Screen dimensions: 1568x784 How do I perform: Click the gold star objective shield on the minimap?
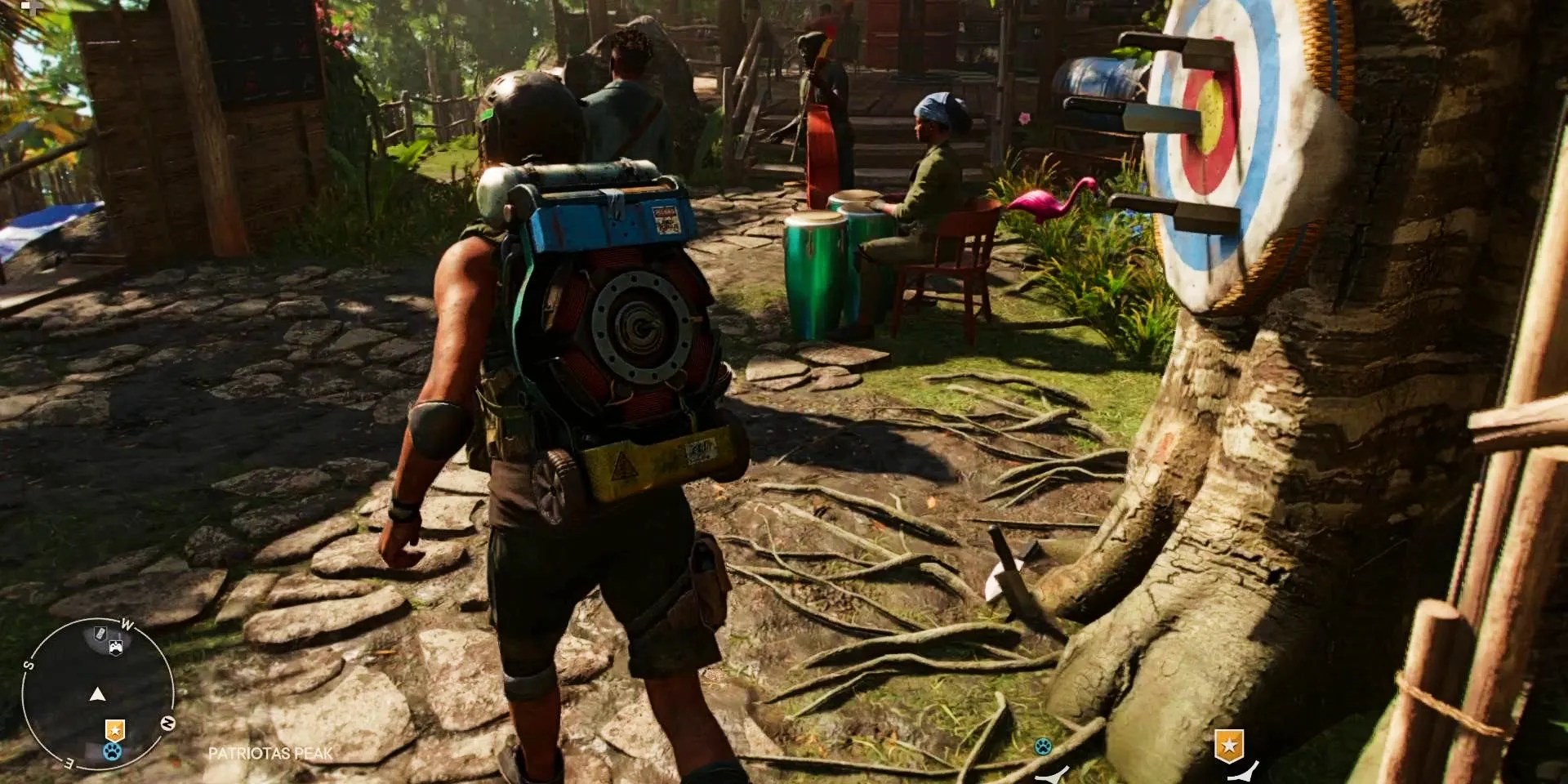pyautogui.click(x=115, y=729)
